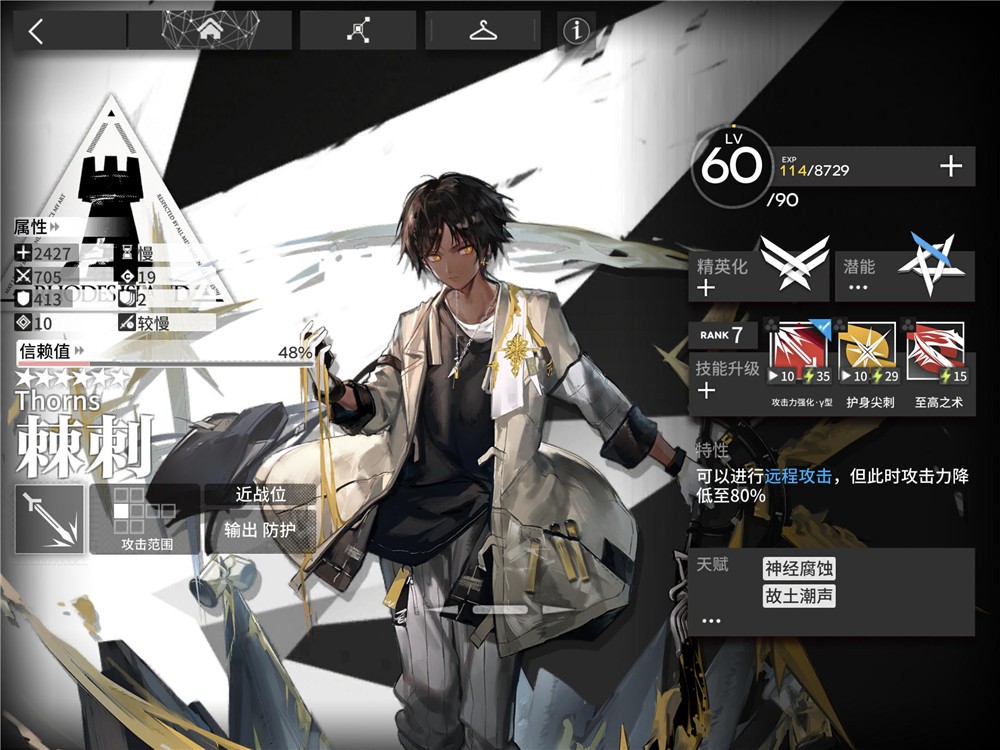Screen dimensions: 1000x750
Task: Go back with the arrow button
Action: click(x=37, y=31)
